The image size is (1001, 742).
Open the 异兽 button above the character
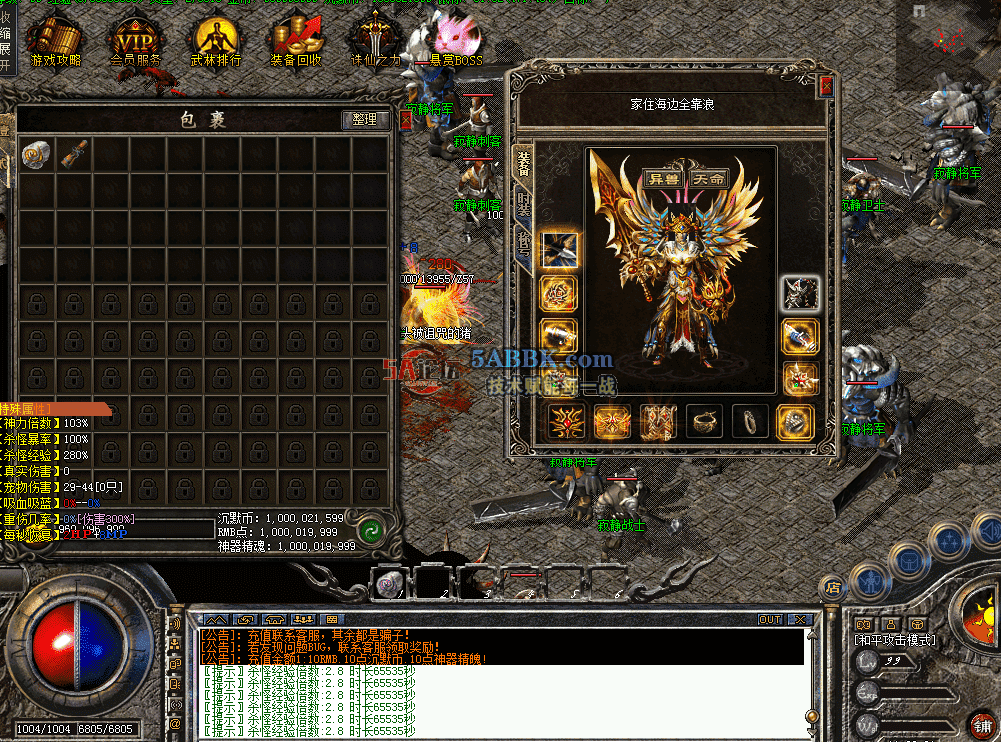coord(663,179)
